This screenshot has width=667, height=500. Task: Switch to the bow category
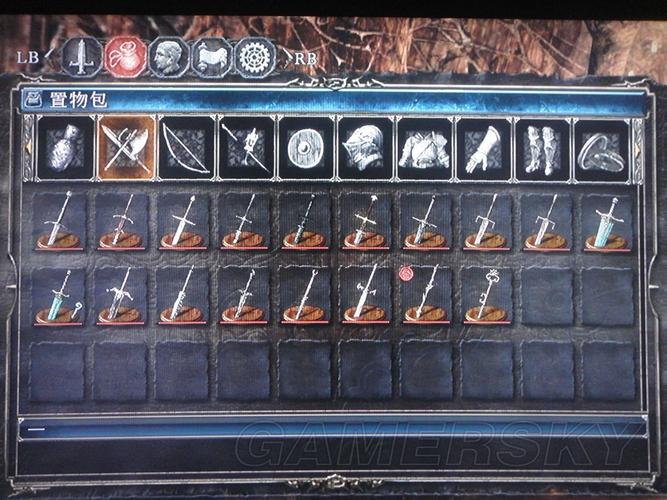(x=186, y=149)
